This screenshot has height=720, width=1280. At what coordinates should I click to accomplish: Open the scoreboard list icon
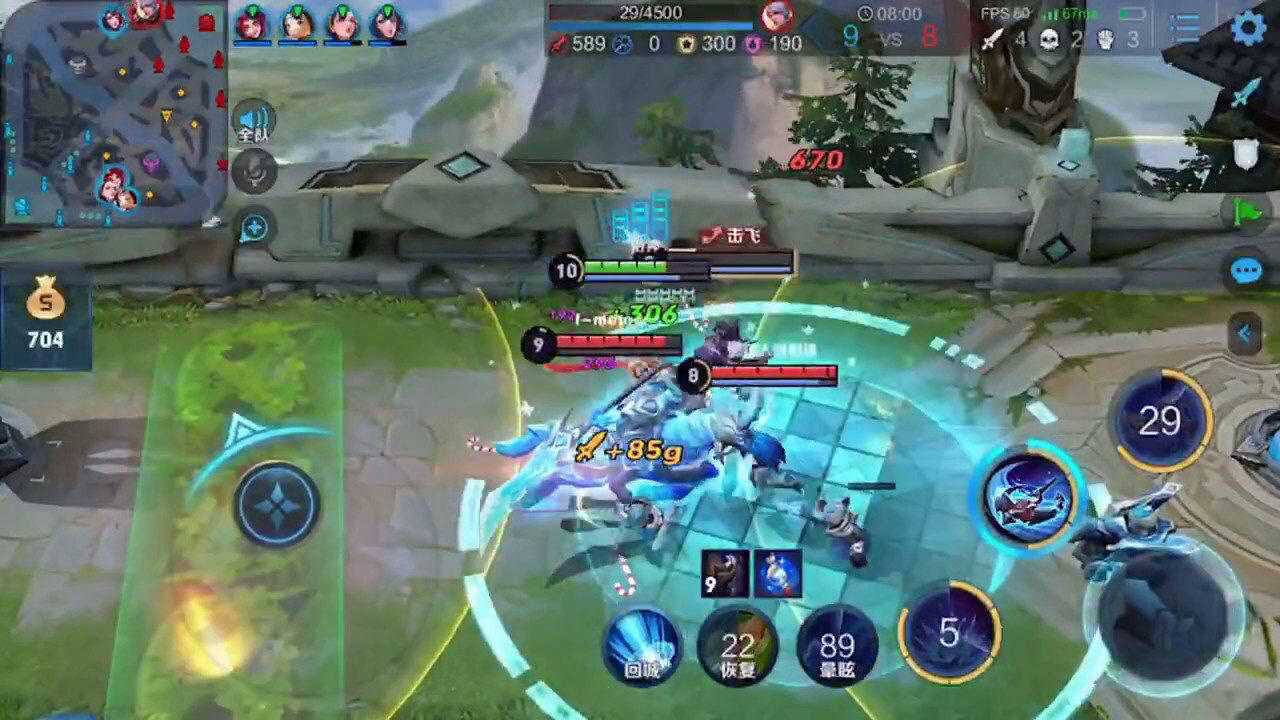(x=1185, y=27)
